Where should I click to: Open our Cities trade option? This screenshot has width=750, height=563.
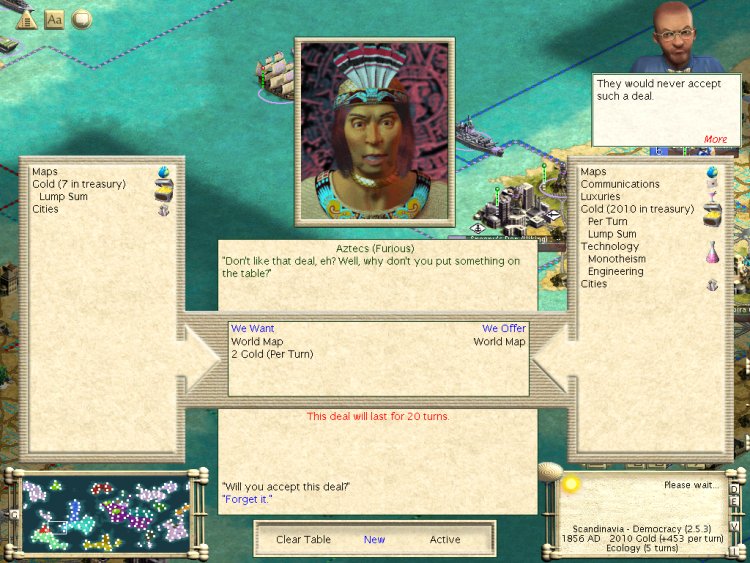click(594, 284)
